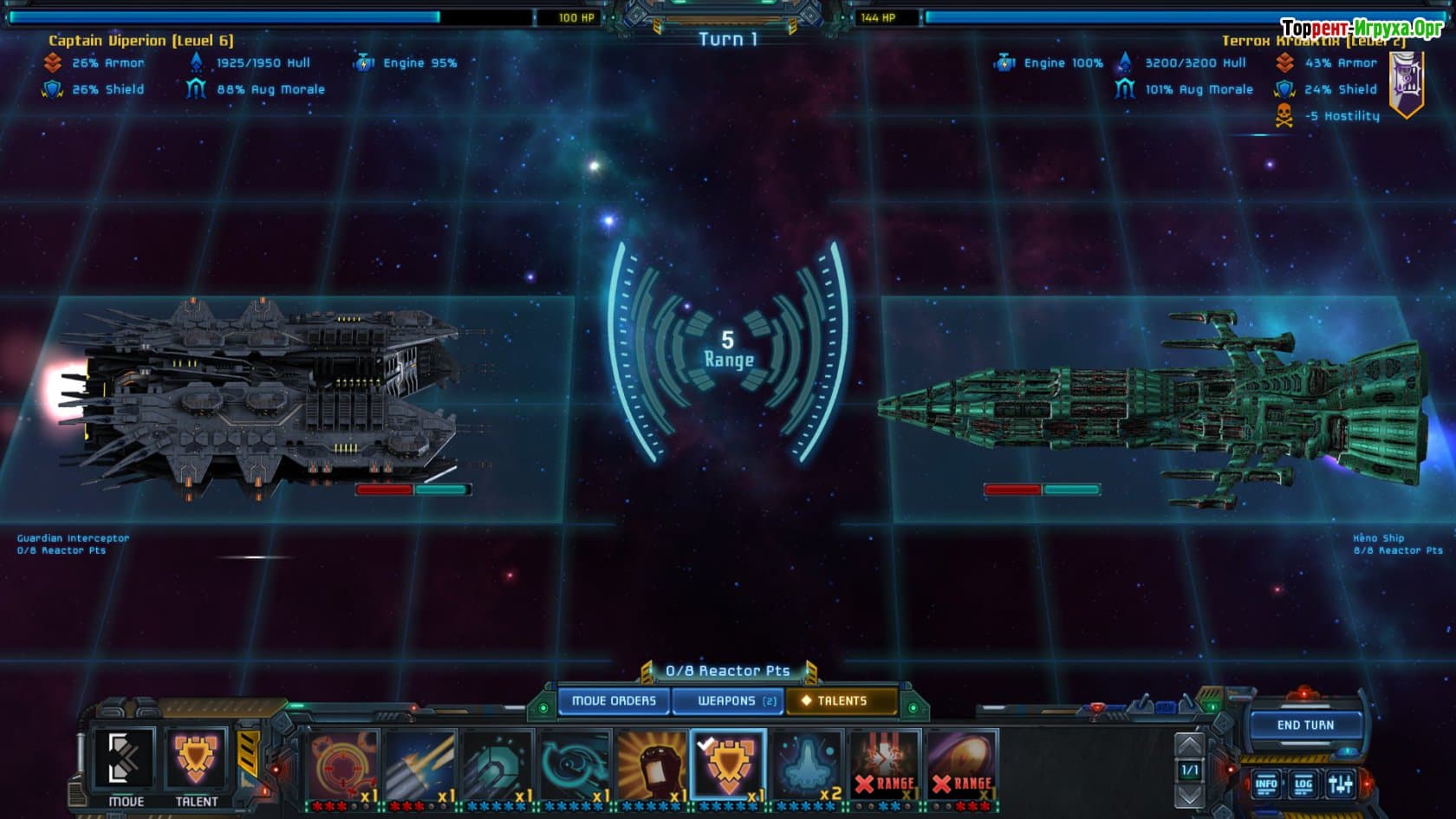Activate the raised fist talent
This screenshot has height=819, width=1456.
651,764
